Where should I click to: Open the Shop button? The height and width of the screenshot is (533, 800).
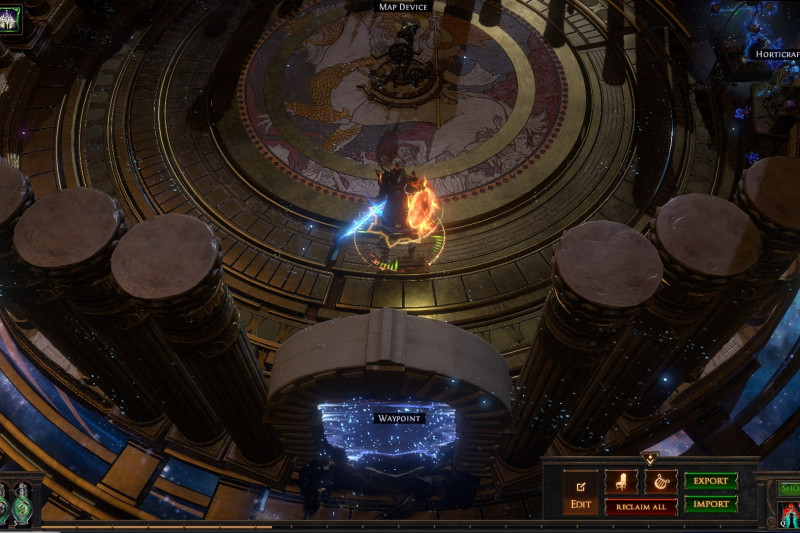pos(789,488)
